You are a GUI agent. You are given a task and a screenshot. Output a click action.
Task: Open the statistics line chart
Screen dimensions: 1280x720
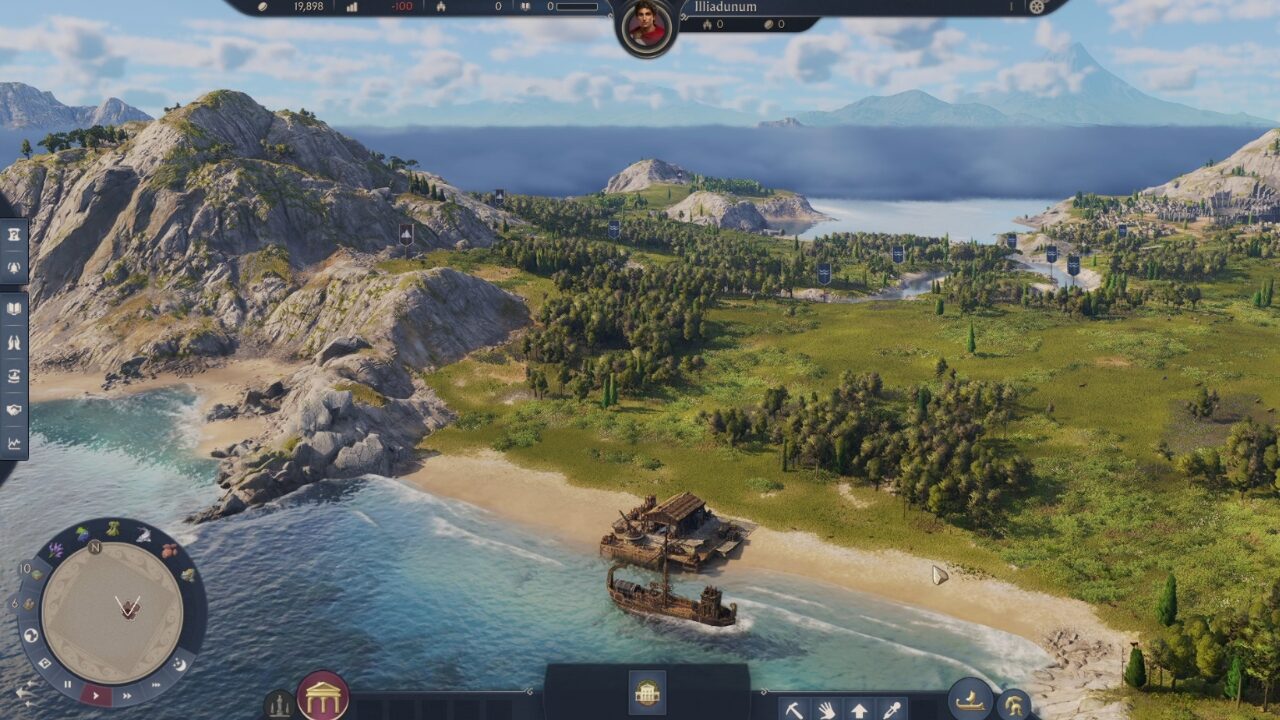point(14,442)
